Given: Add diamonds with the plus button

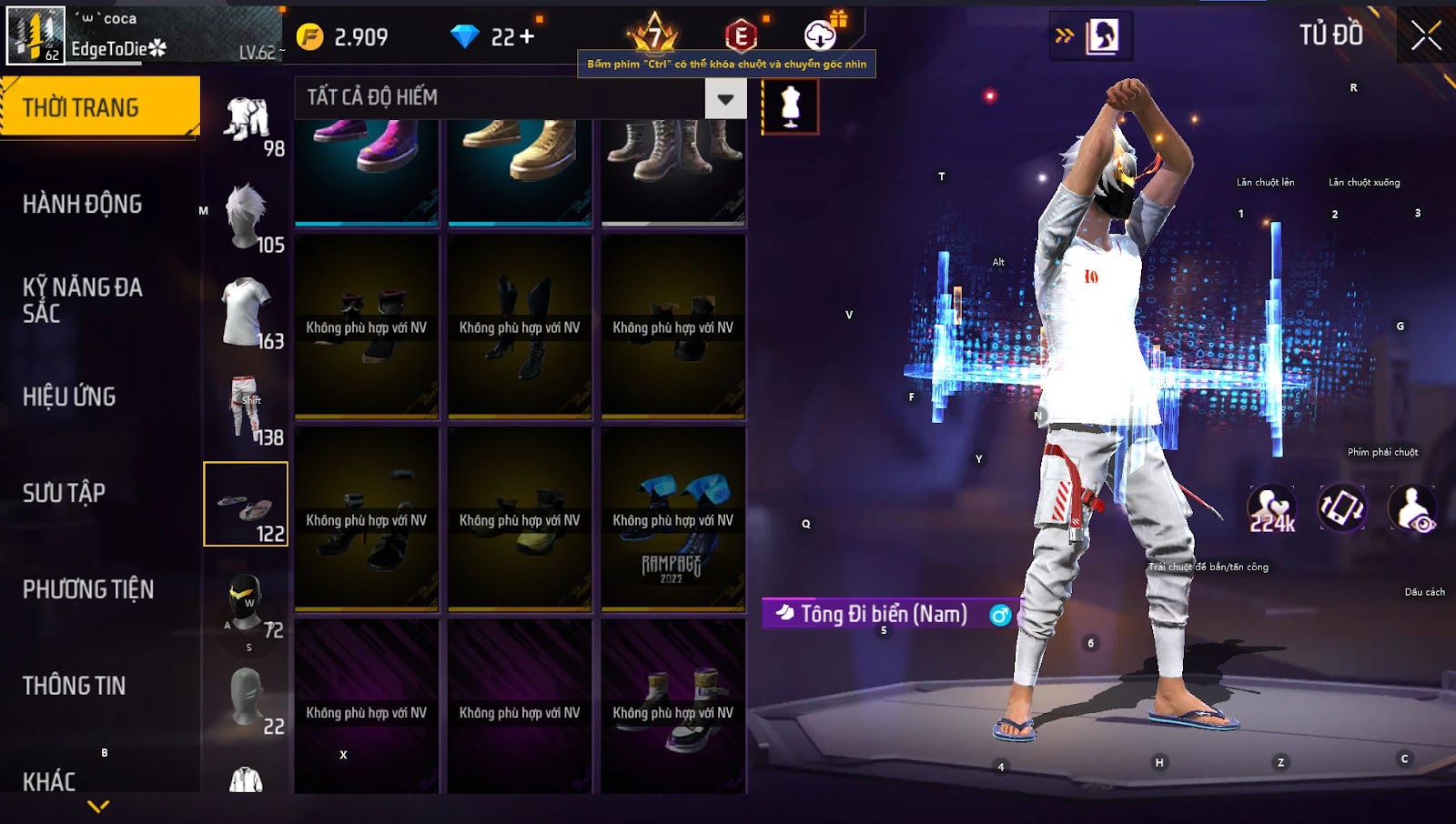Looking at the screenshot, I should coord(527,36).
